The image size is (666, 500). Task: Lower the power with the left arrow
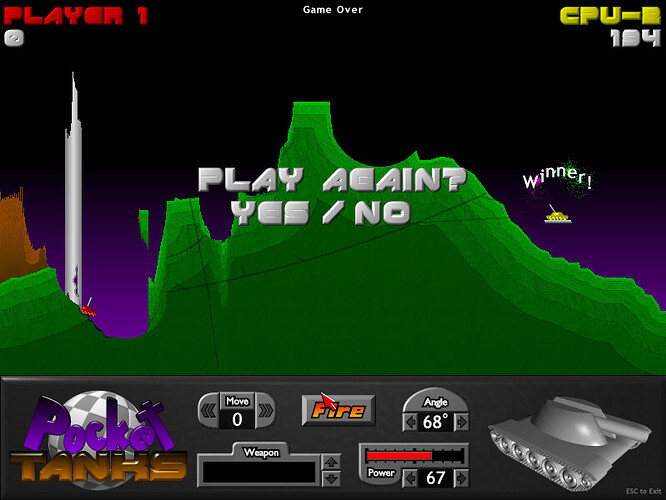coord(410,478)
